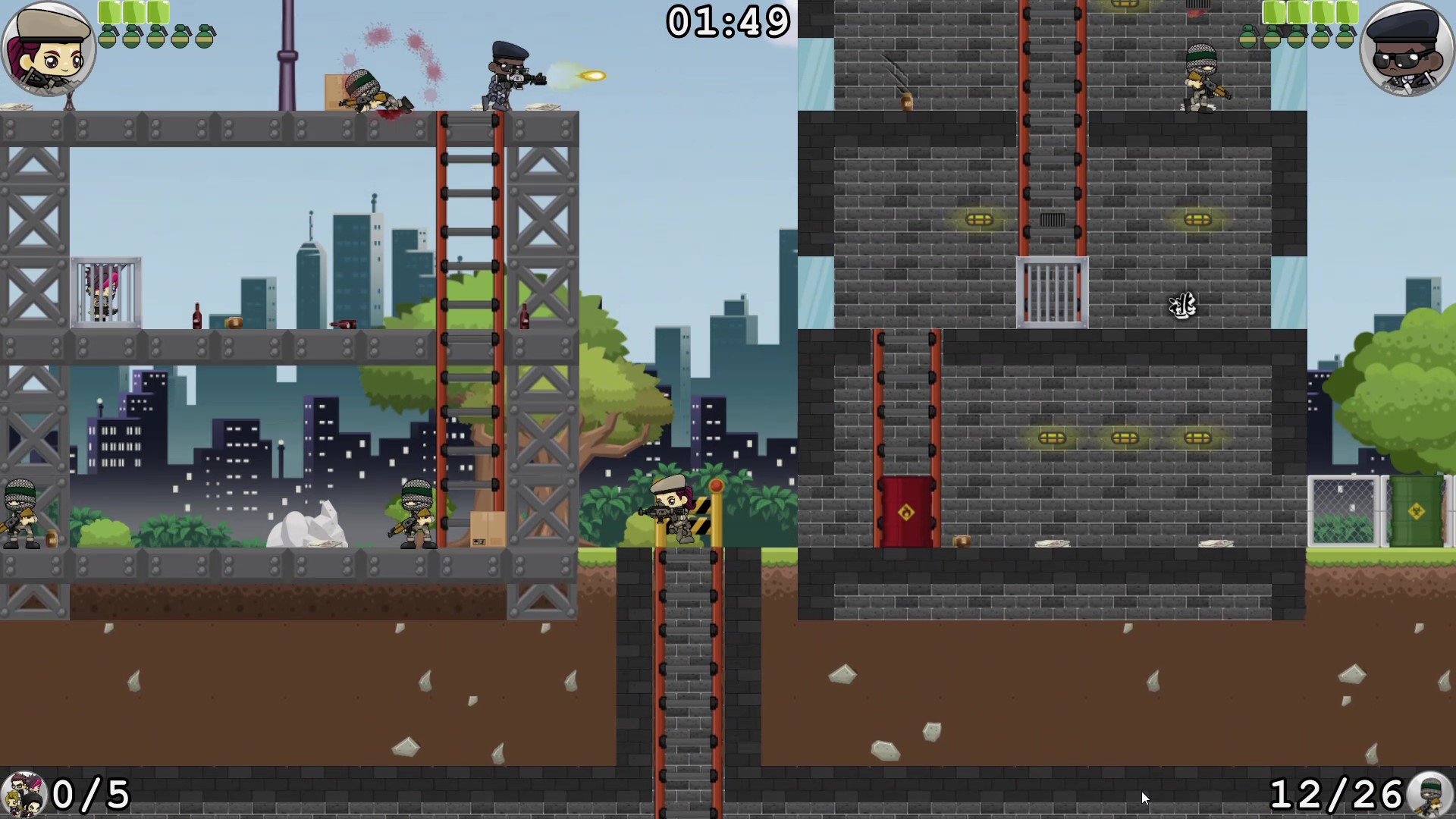Click the wine bottle on the platform
The width and height of the screenshot is (1456, 819).
pyautogui.click(x=196, y=315)
